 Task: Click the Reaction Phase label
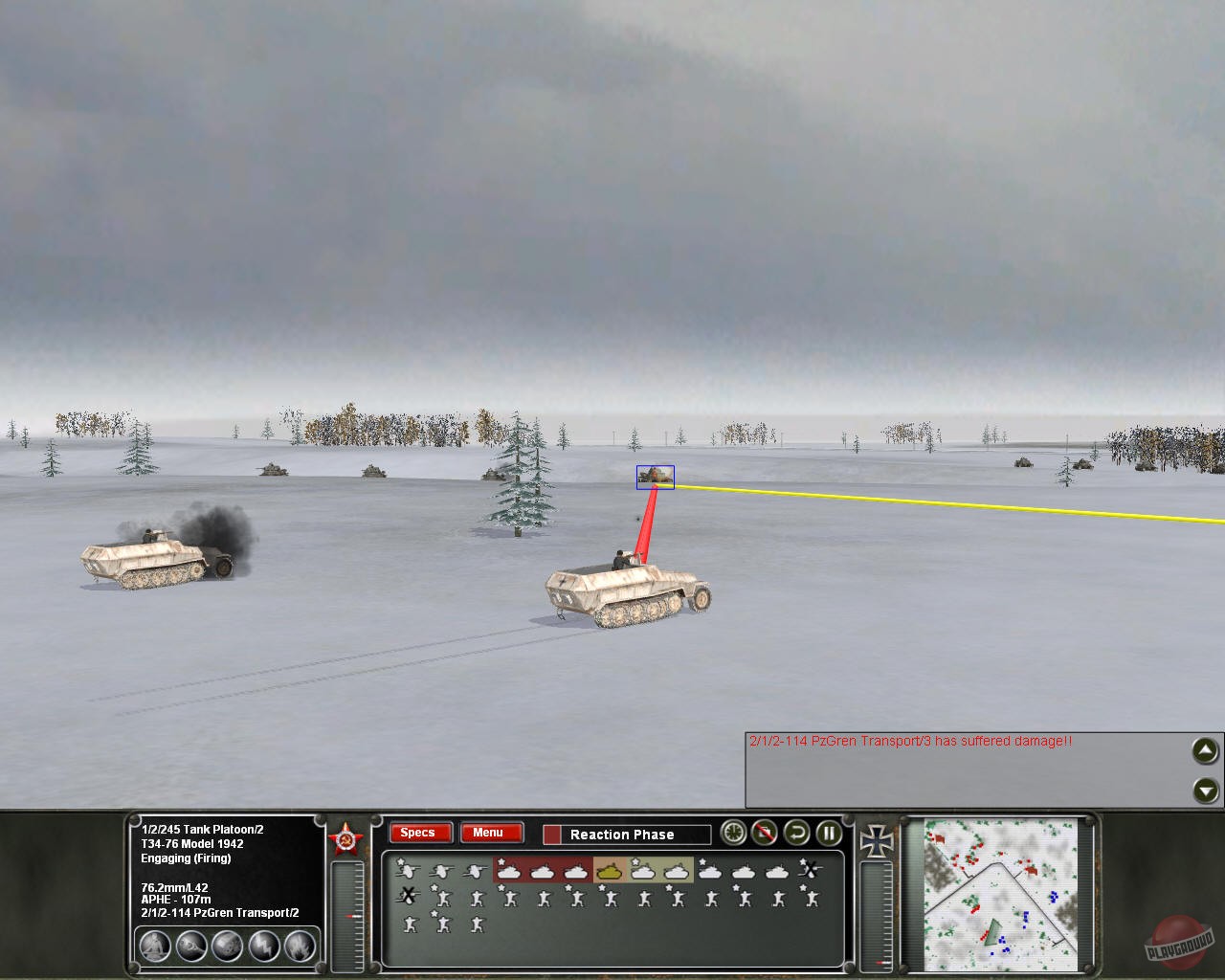tap(622, 835)
